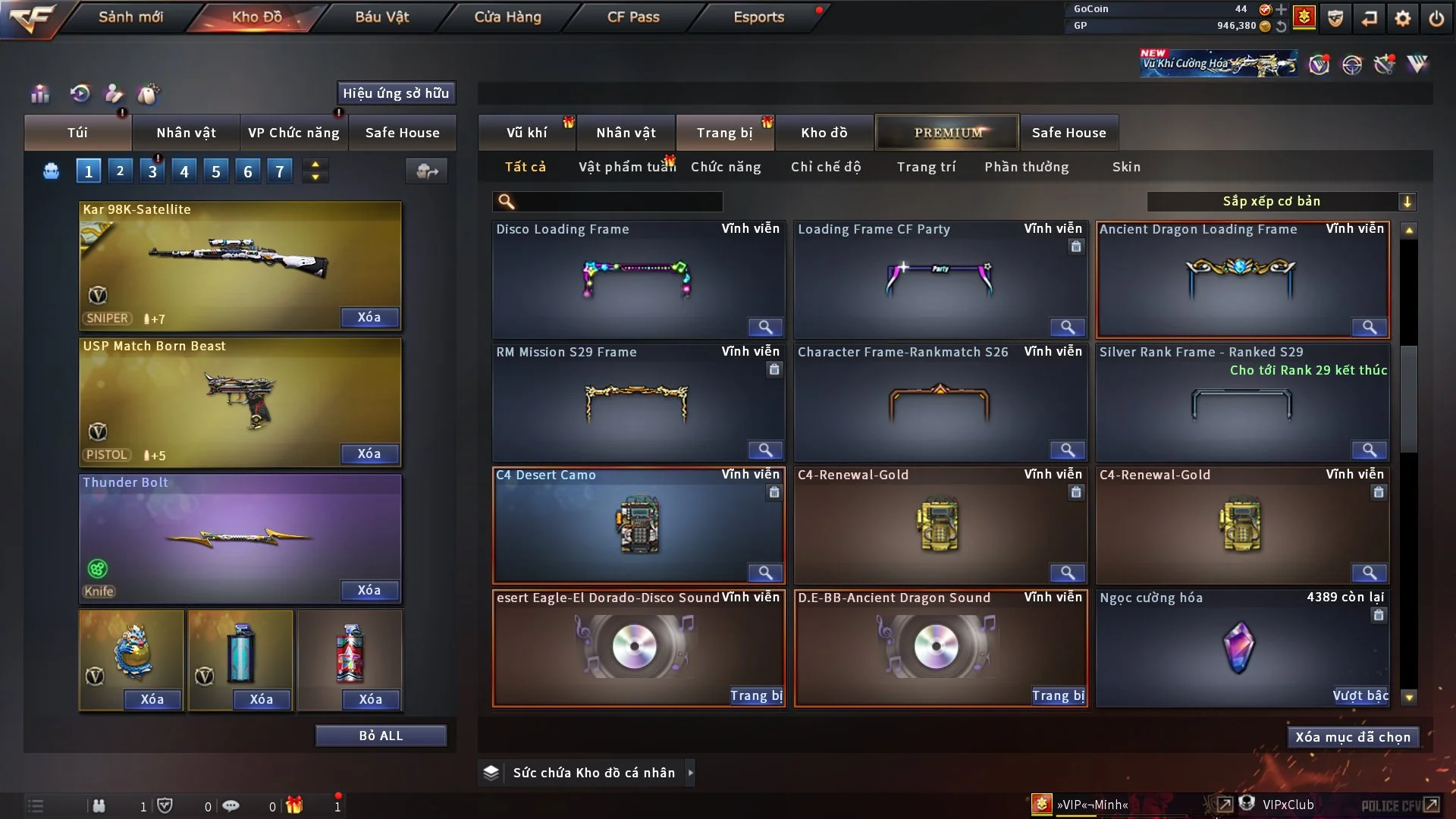Click Xóa mục đã chọn button
Screen dimensions: 1456x819
1353,737
